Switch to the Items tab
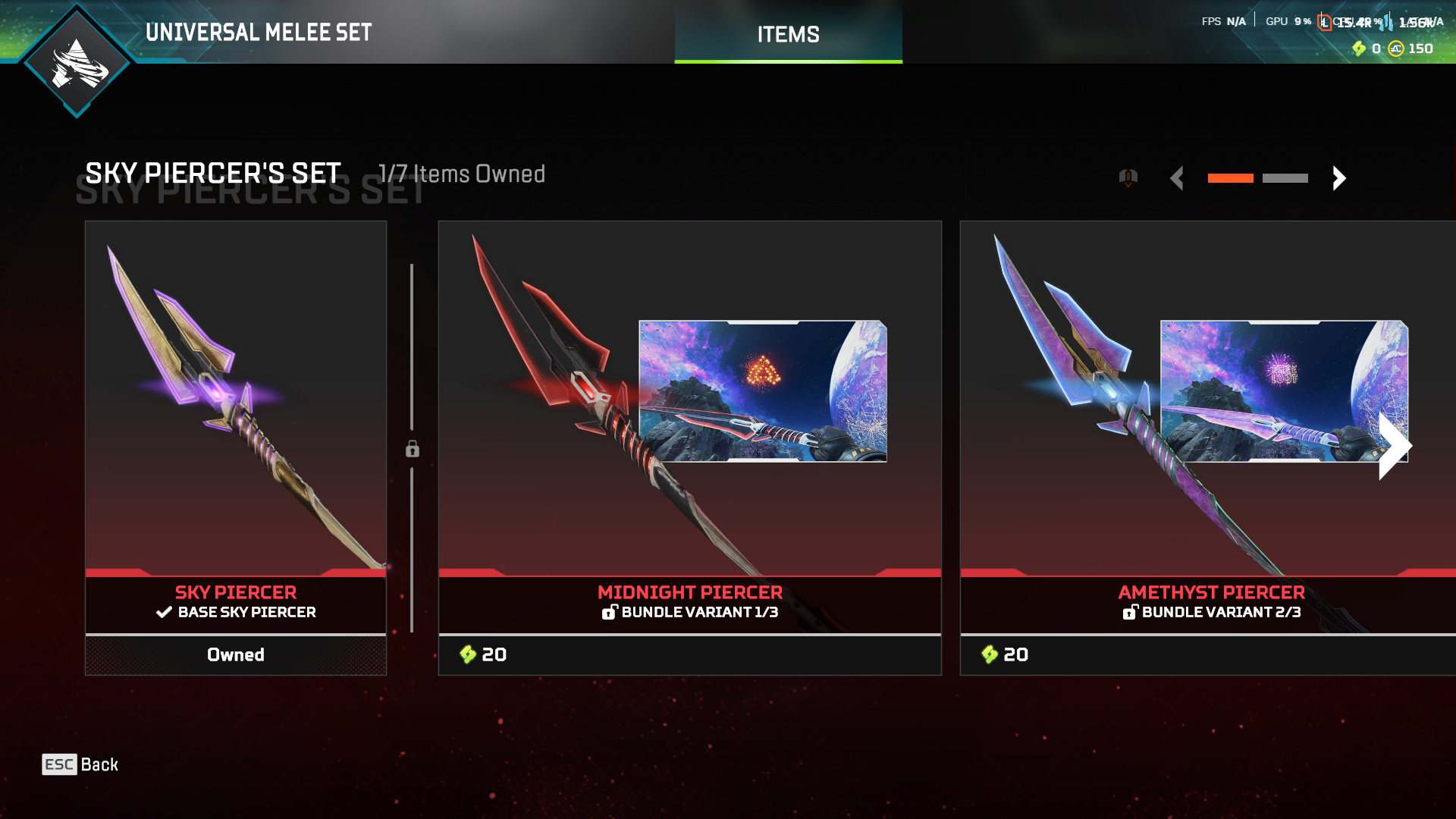This screenshot has width=1456, height=819. (787, 33)
